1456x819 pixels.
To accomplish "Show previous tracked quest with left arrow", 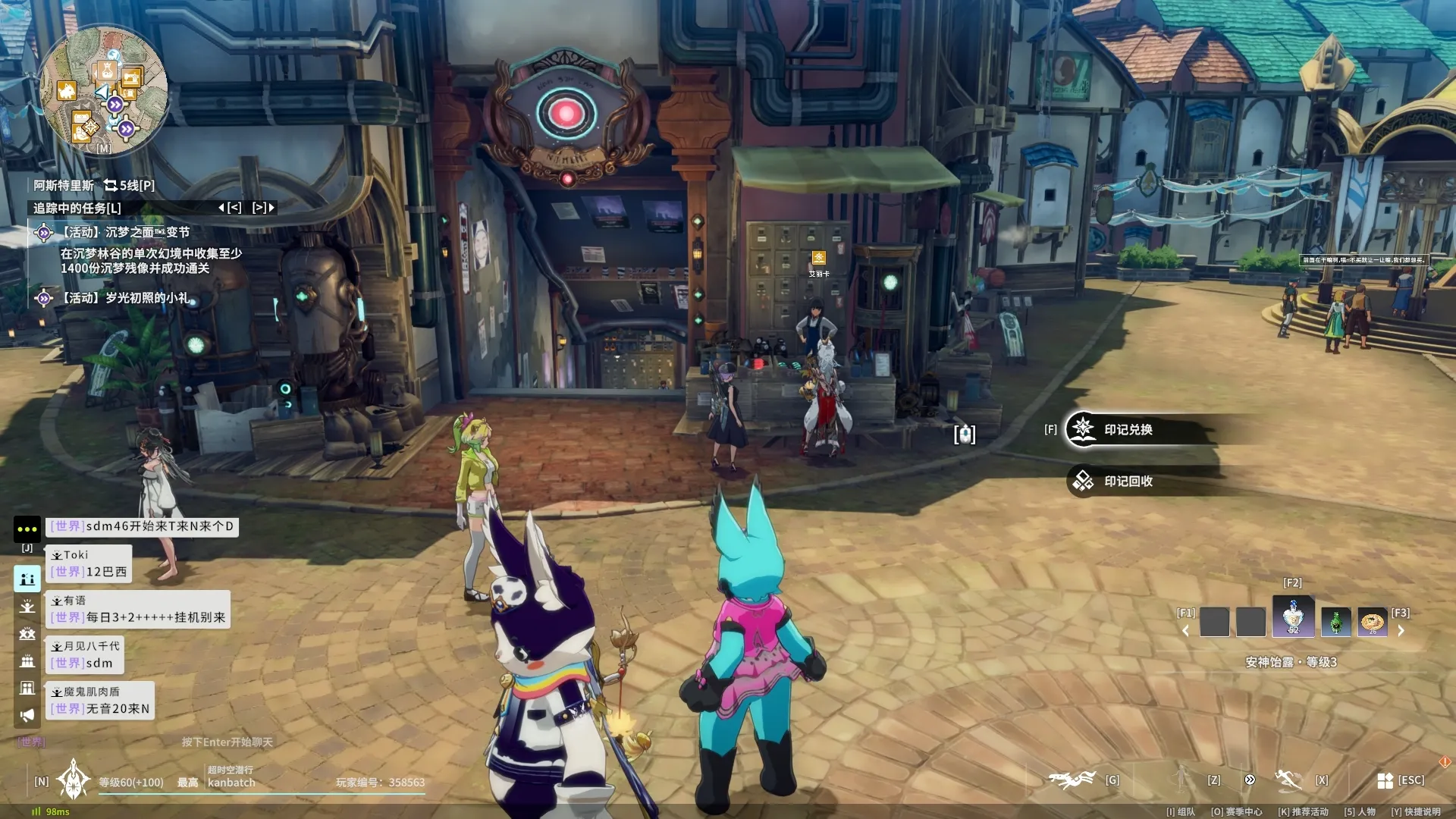I will 230,207.
